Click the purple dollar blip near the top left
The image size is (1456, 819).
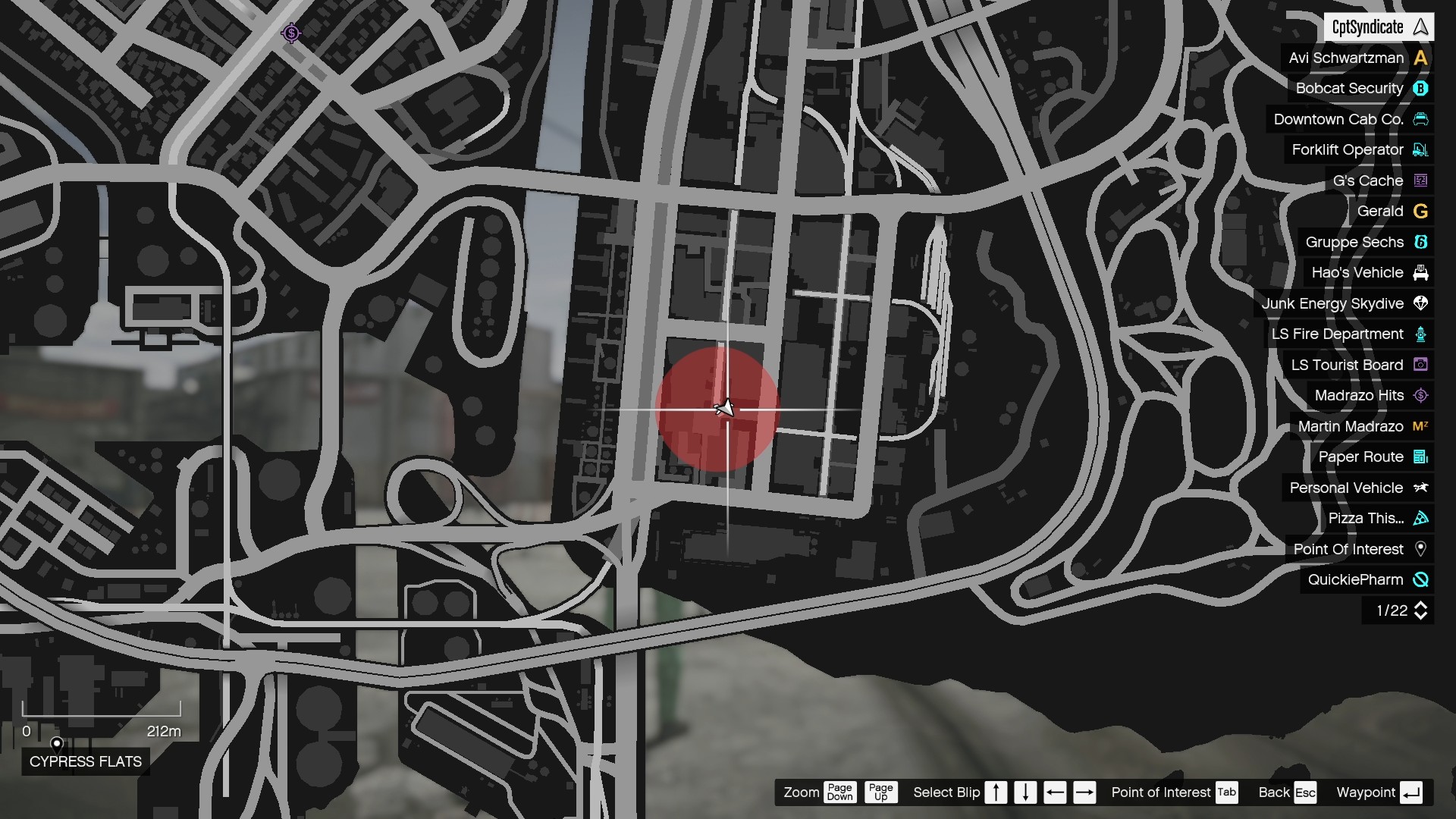pyautogui.click(x=291, y=33)
